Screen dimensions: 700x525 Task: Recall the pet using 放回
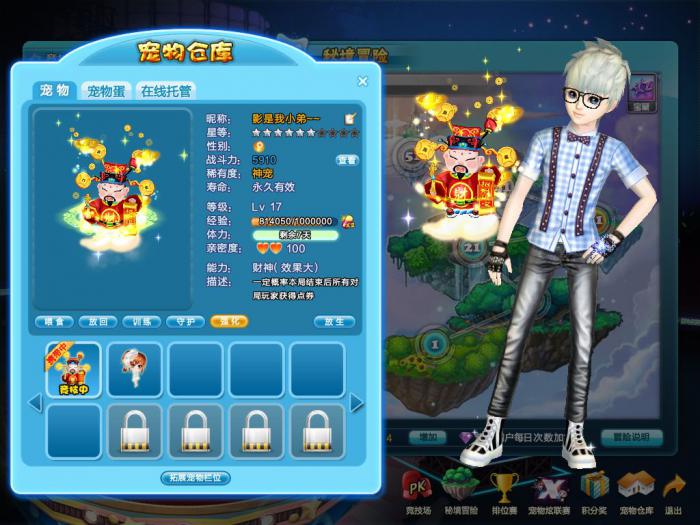click(x=98, y=322)
